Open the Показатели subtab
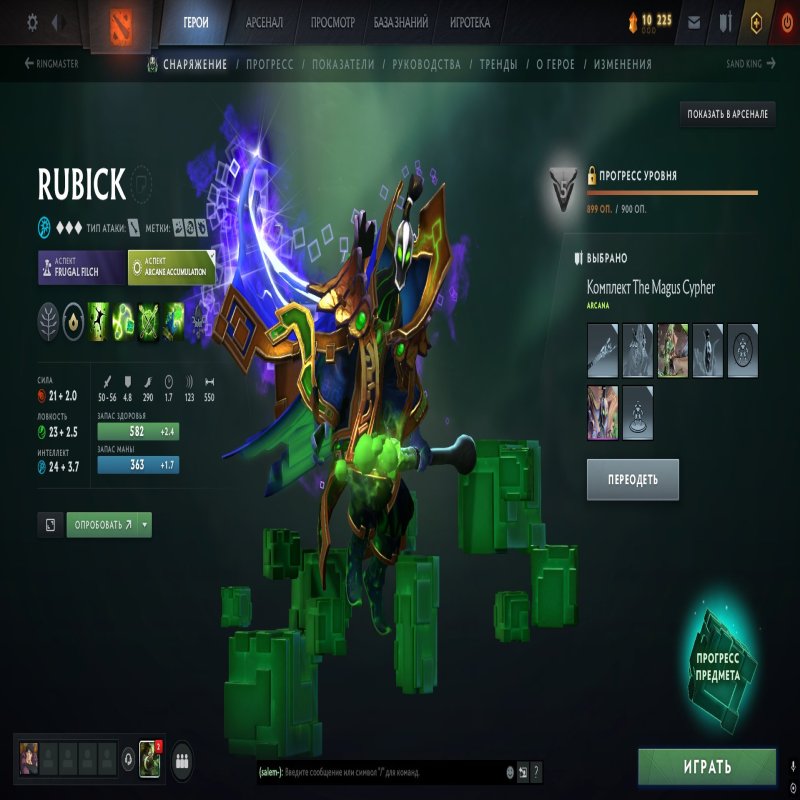Image resolution: width=800 pixels, height=800 pixels. pyautogui.click(x=343, y=64)
